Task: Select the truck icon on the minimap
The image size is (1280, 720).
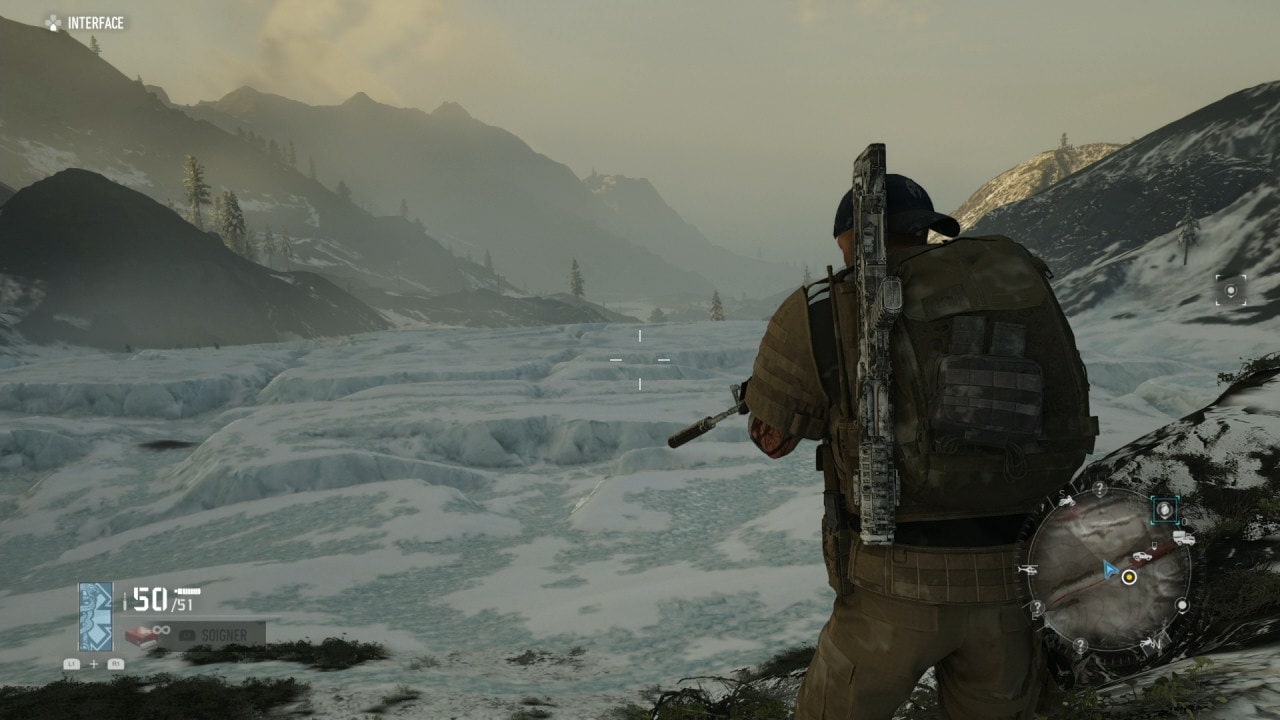Action: click(1183, 536)
